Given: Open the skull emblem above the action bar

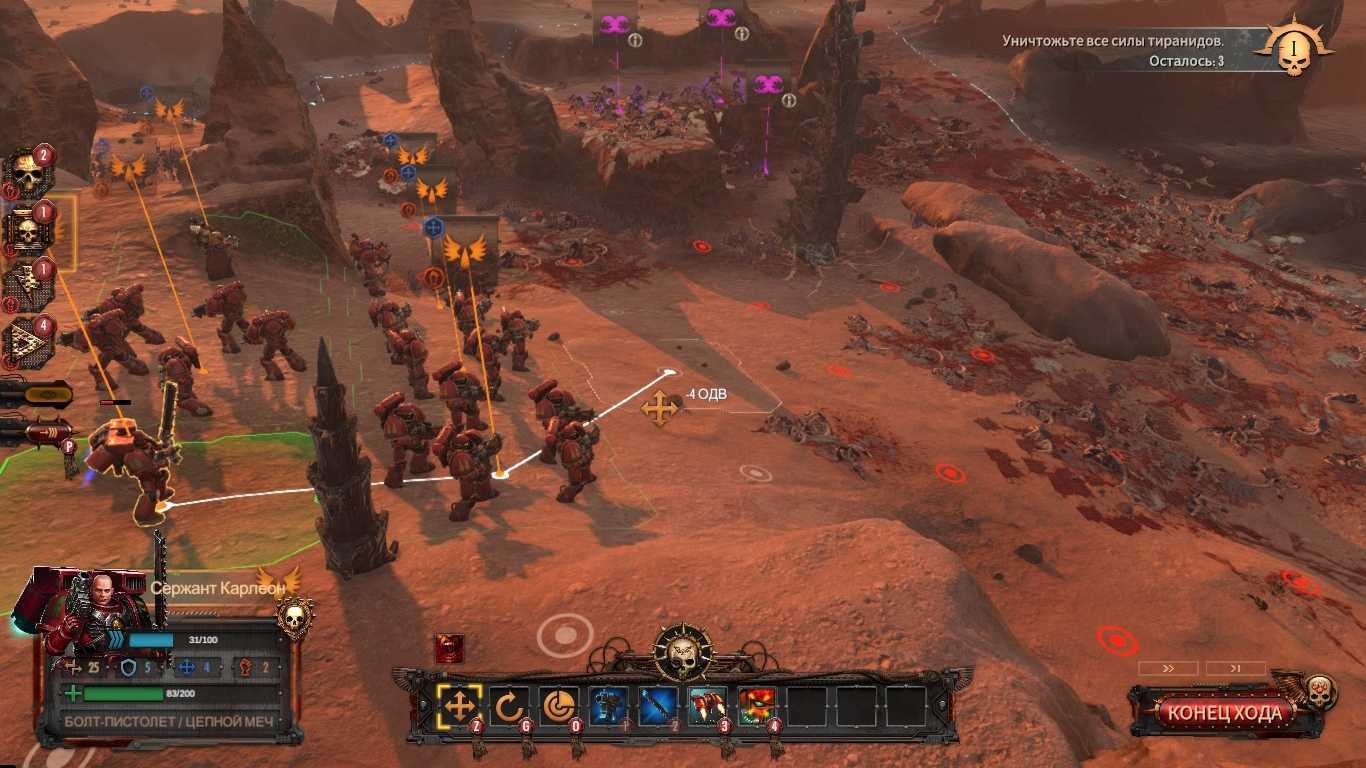Looking at the screenshot, I should click(x=683, y=652).
